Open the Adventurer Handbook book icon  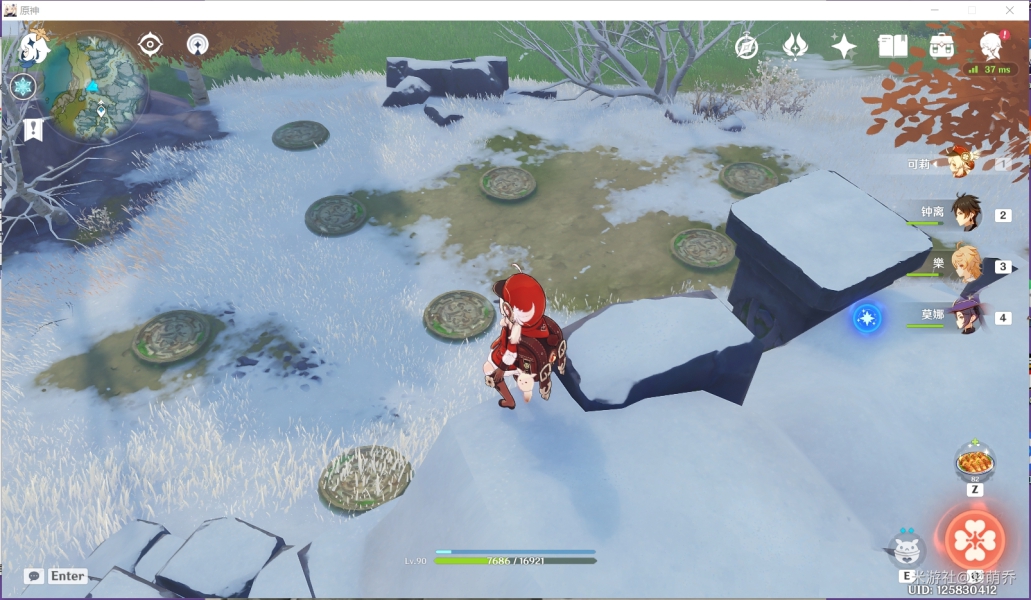(892, 46)
